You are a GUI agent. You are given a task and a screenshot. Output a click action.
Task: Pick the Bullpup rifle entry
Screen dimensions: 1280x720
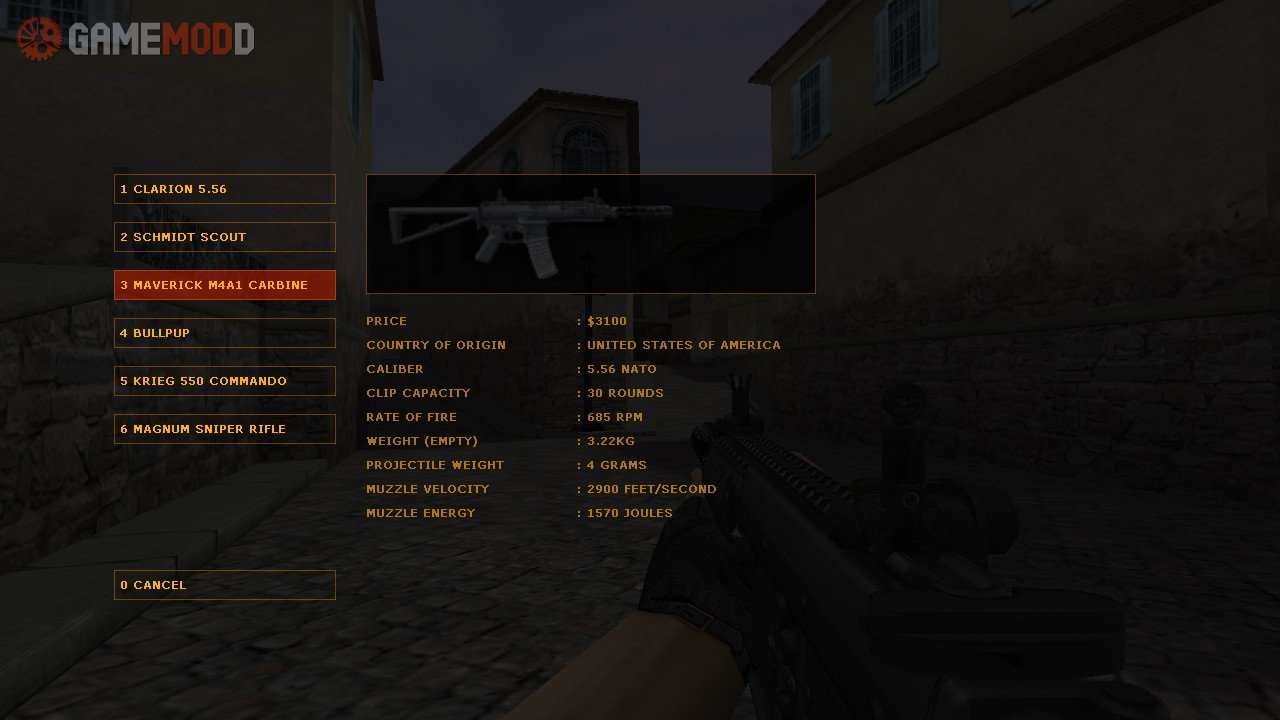[x=224, y=333]
